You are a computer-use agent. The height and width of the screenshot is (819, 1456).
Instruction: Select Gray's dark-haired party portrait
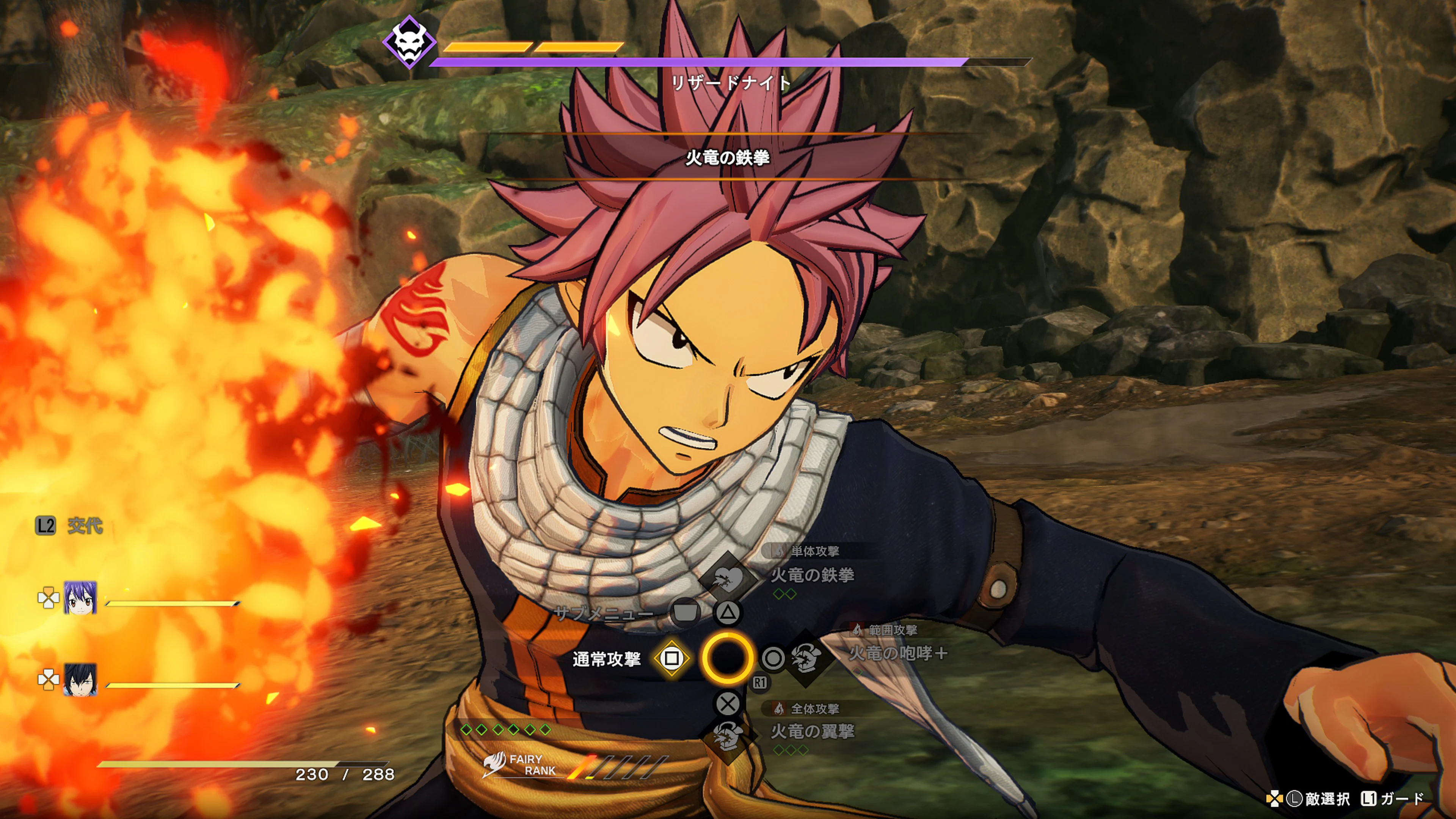[x=80, y=679]
